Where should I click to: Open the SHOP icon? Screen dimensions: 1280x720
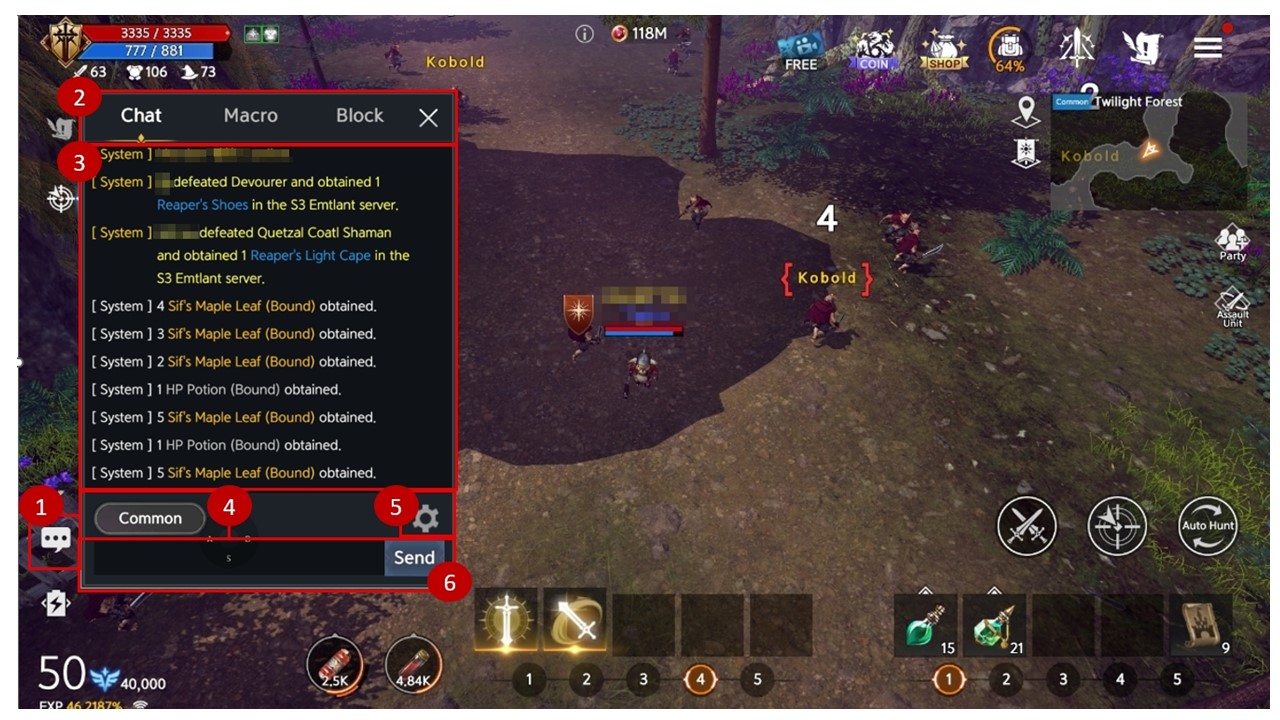[x=944, y=49]
